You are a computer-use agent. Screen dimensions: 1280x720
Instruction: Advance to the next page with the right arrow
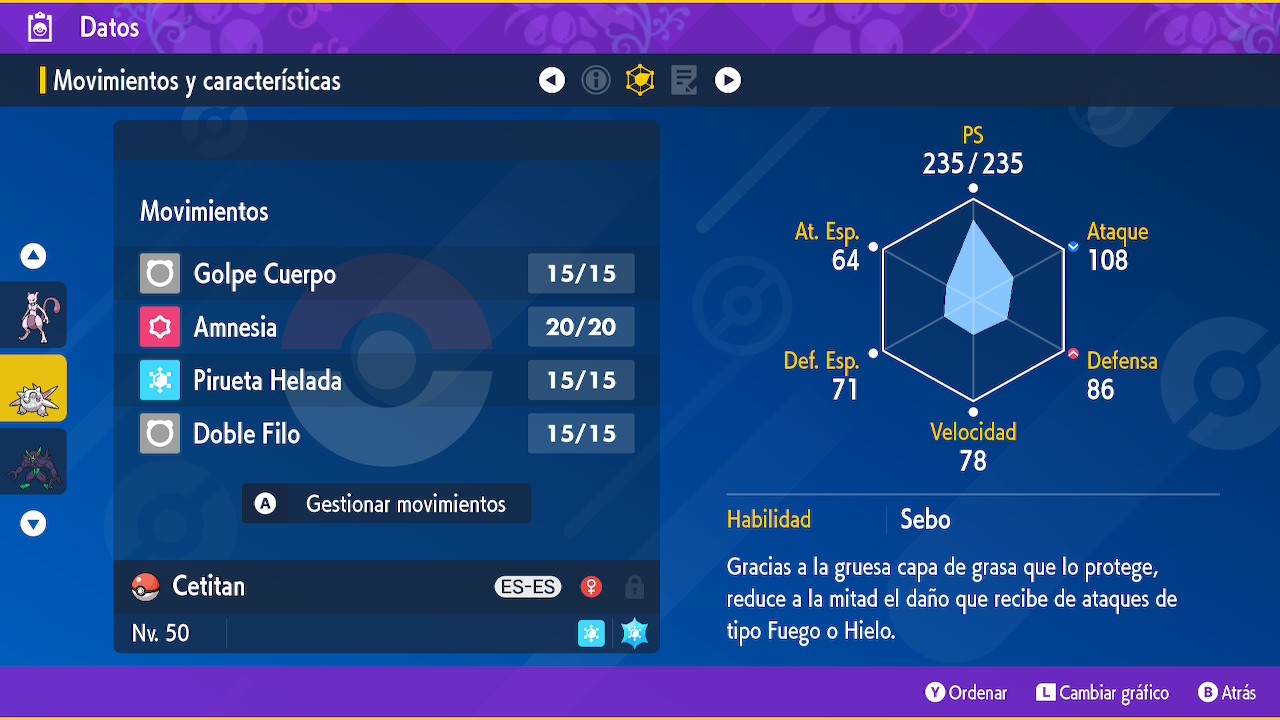coord(727,80)
